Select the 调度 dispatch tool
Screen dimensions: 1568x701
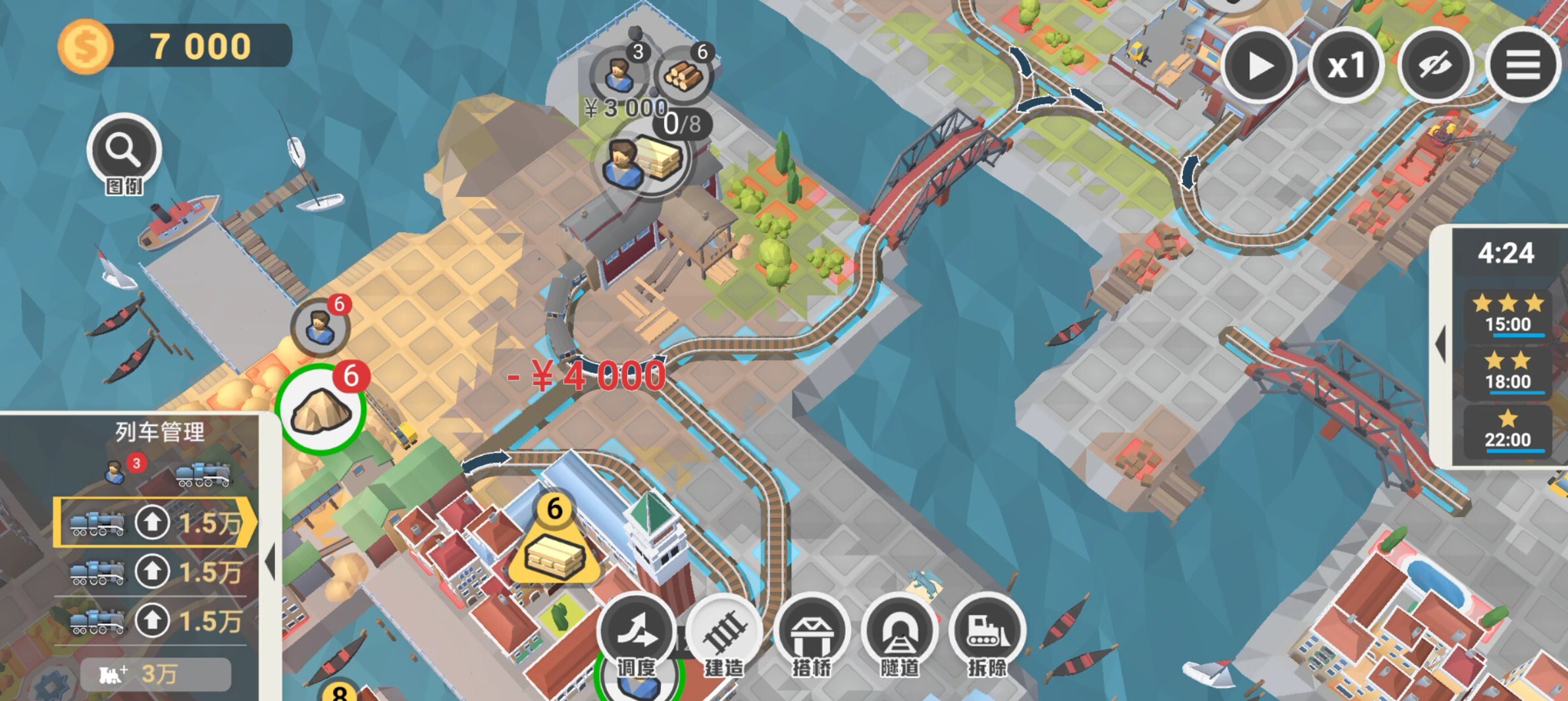click(x=637, y=635)
